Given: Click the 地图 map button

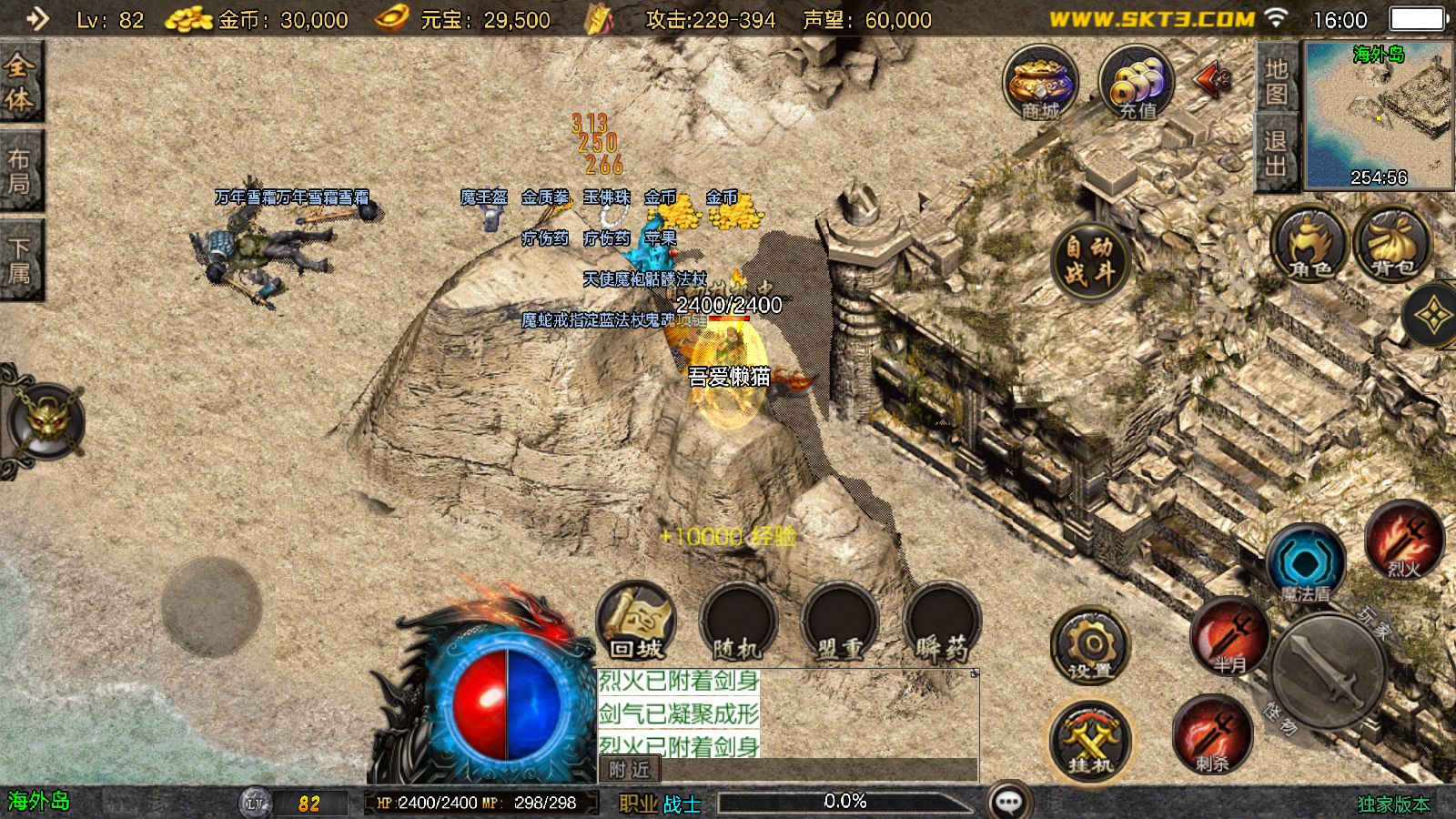Looking at the screenshot, I should click(1277, 80).
